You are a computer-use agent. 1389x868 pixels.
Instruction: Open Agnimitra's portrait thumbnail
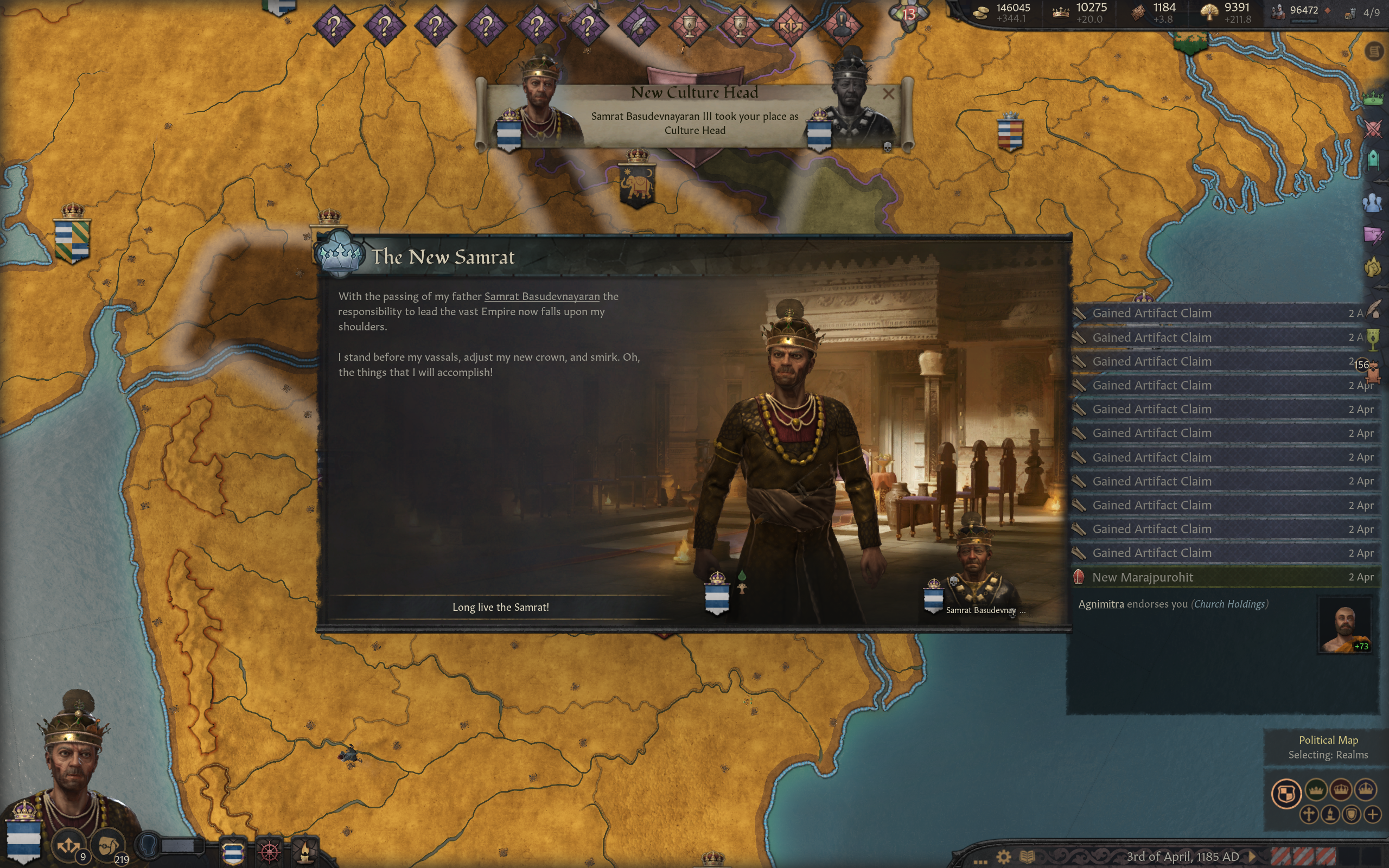(x=1343, y=625)
